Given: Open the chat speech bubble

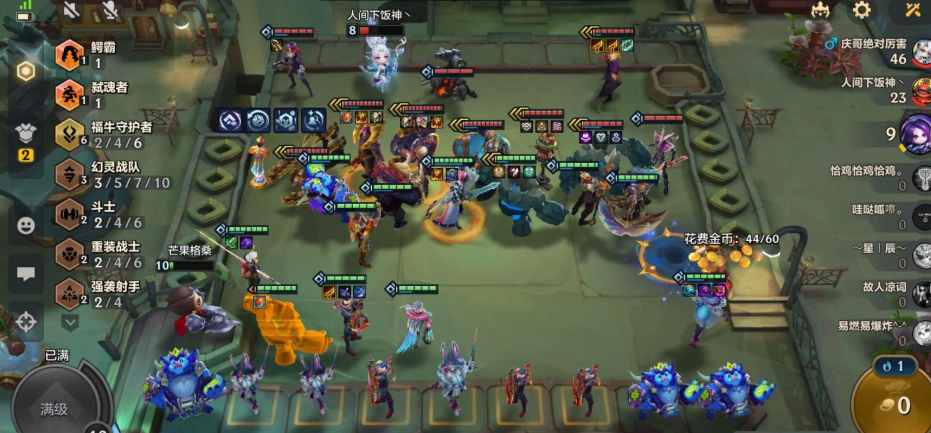Looking at the screenshot, I should coord(26,273).
